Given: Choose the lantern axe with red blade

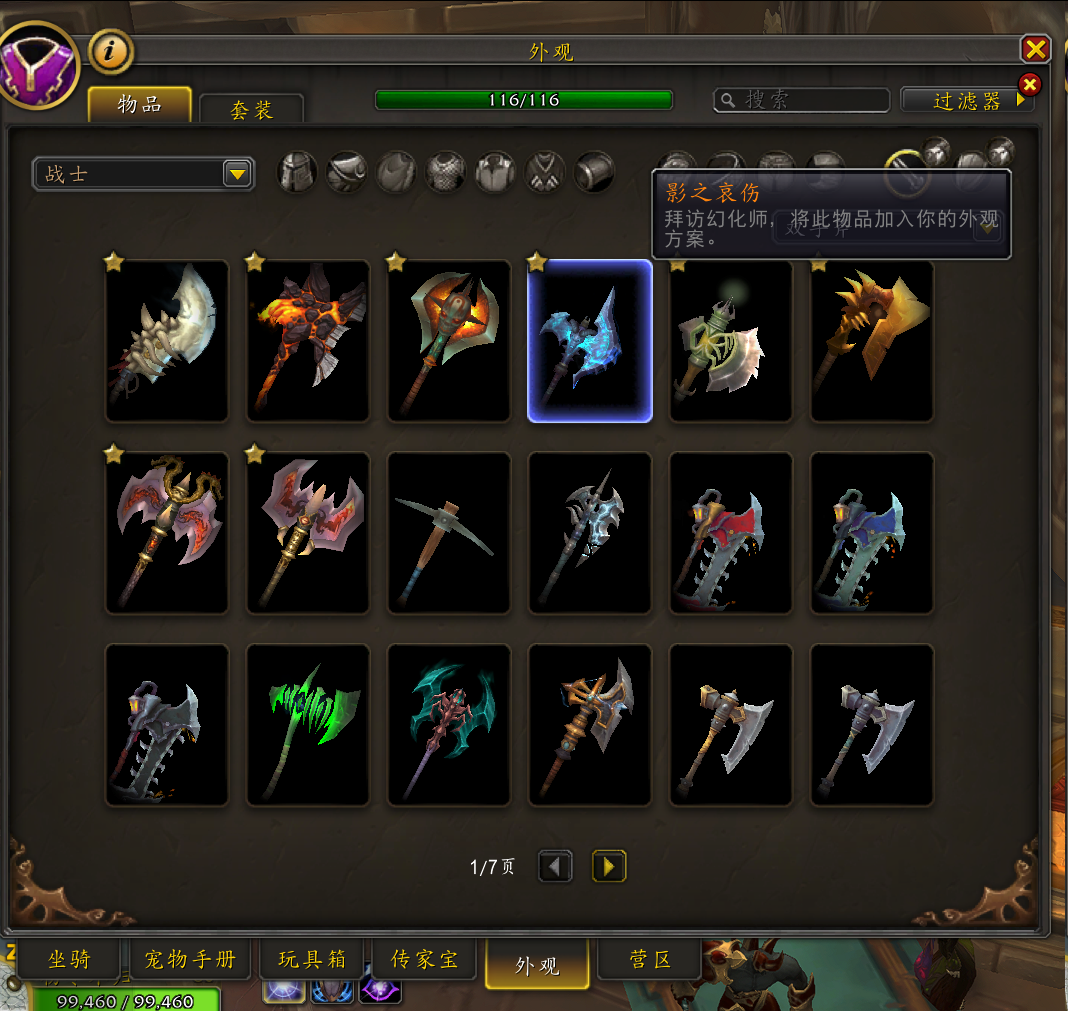Looking at the screenshot, I should click(x=731, y=533).
